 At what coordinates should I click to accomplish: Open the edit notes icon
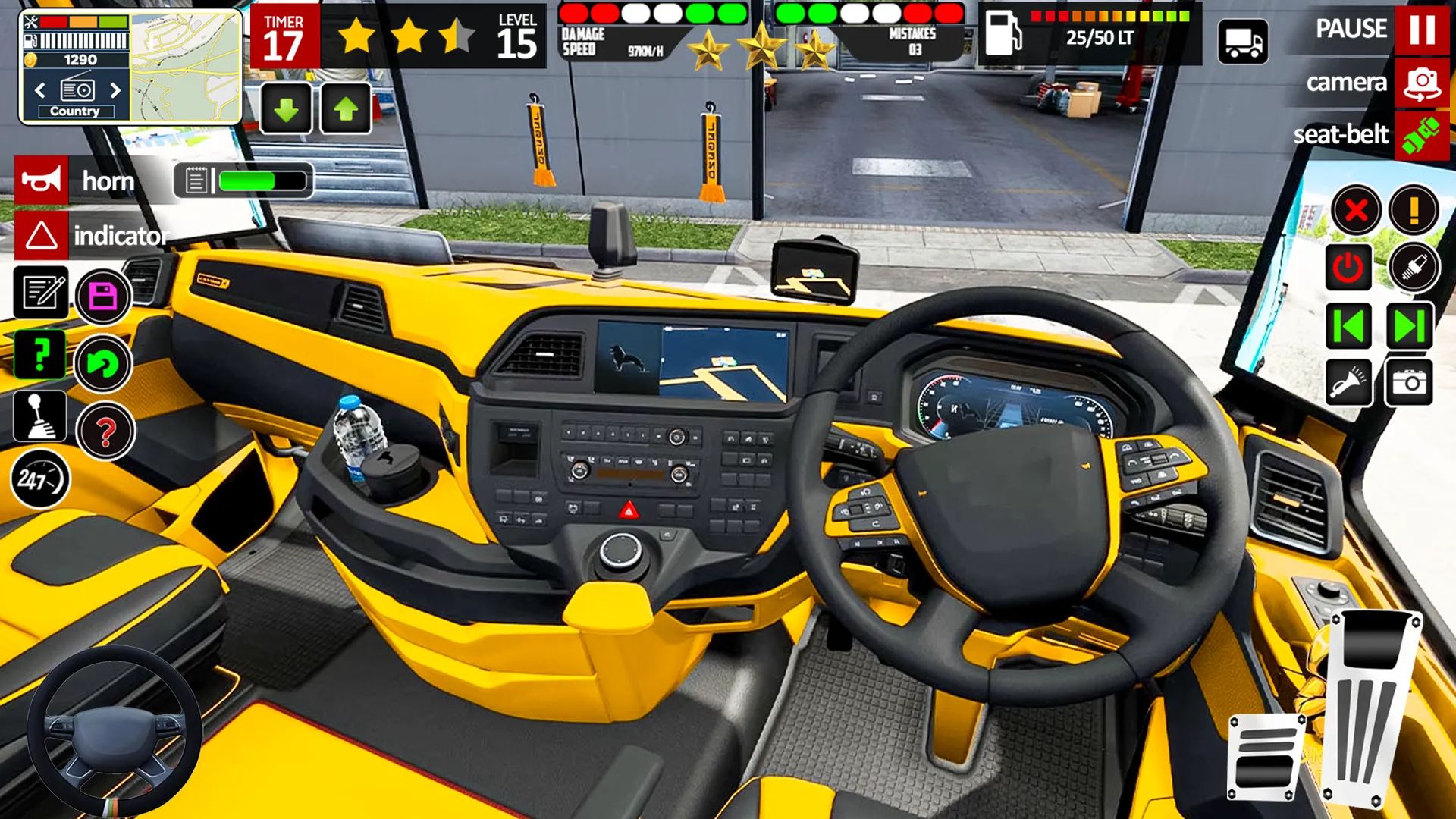click(42, 294)
